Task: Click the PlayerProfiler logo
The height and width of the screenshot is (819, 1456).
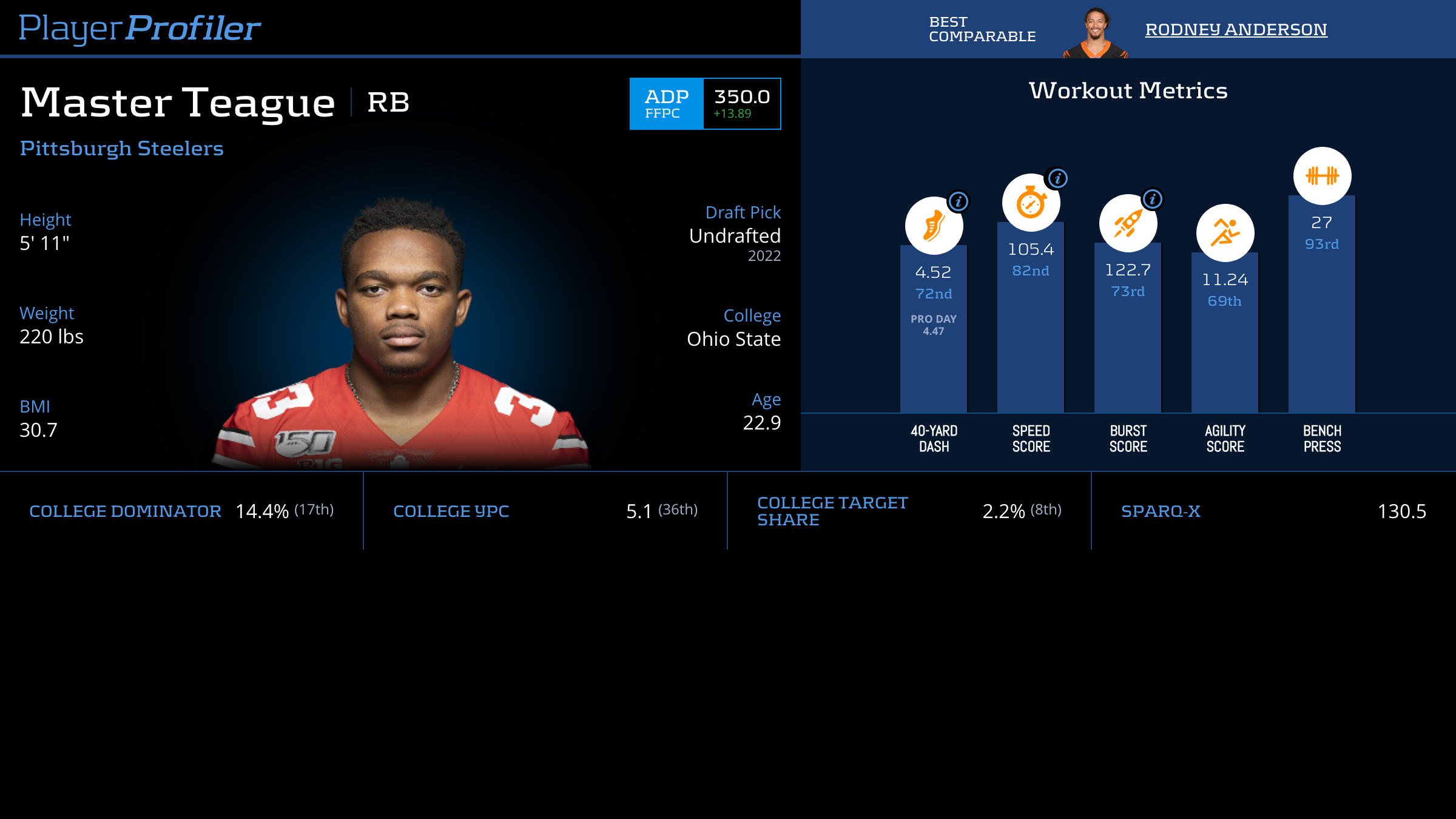Action: (140, 28)
